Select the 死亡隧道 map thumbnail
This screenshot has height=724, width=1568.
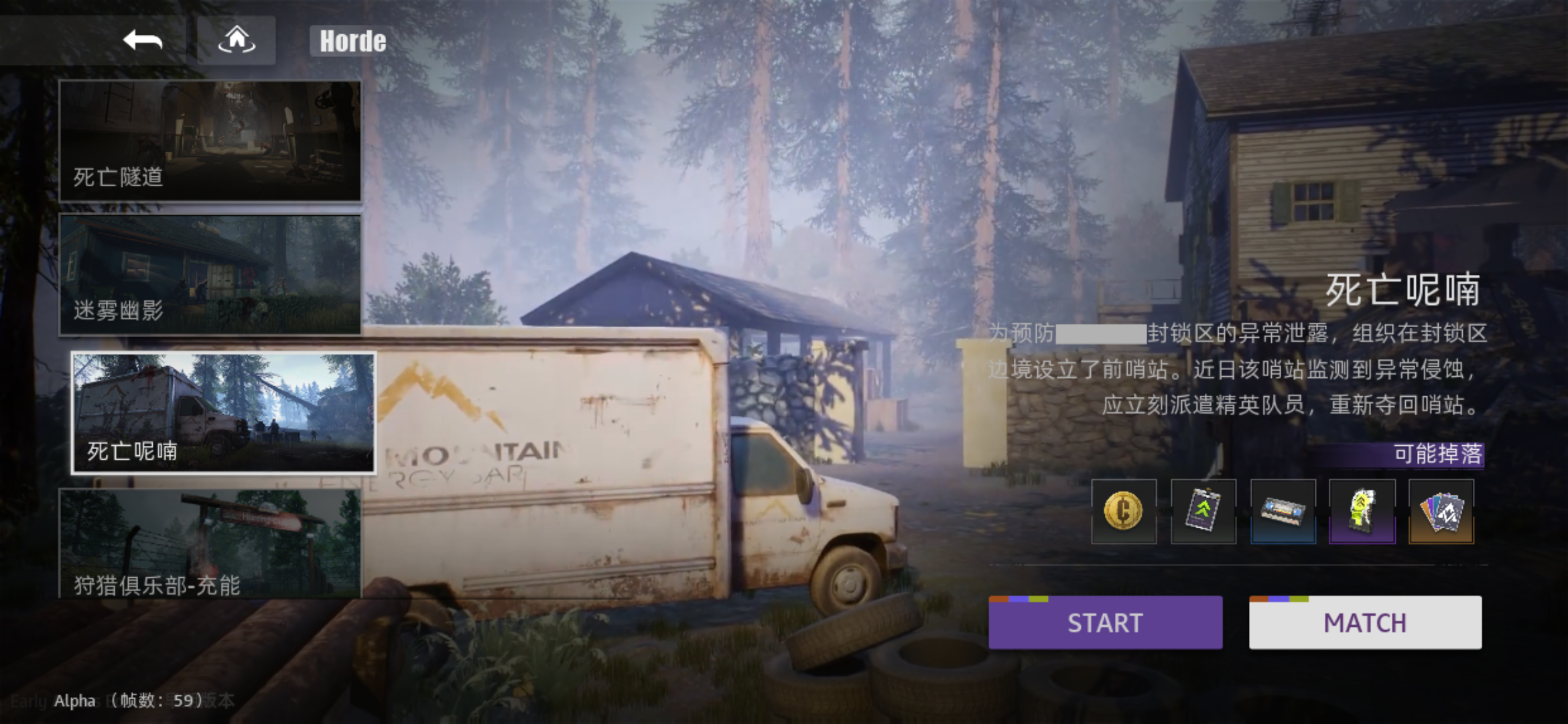pos(210,141)
